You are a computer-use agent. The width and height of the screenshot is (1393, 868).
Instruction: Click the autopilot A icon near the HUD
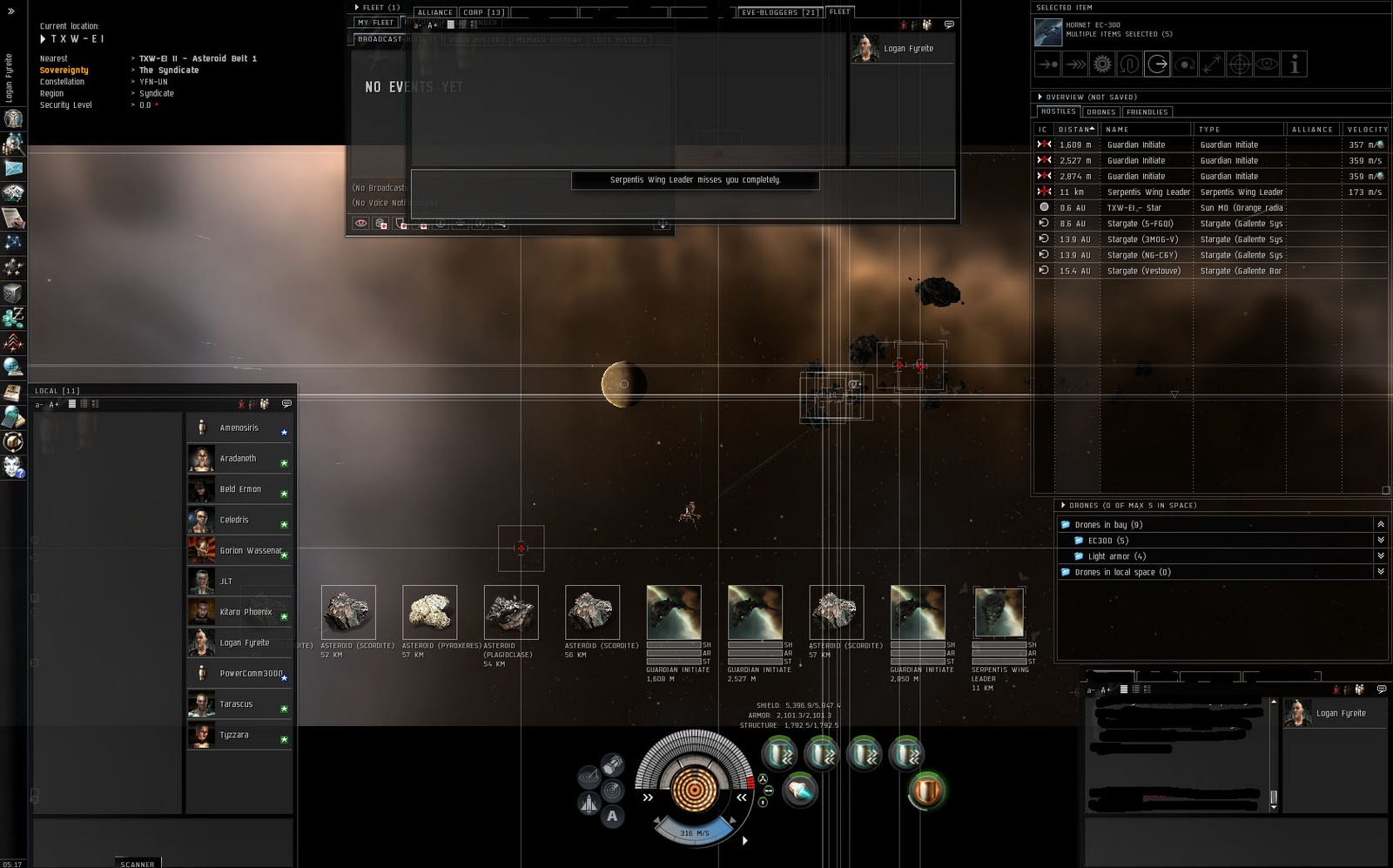click(x=615, y=818)
